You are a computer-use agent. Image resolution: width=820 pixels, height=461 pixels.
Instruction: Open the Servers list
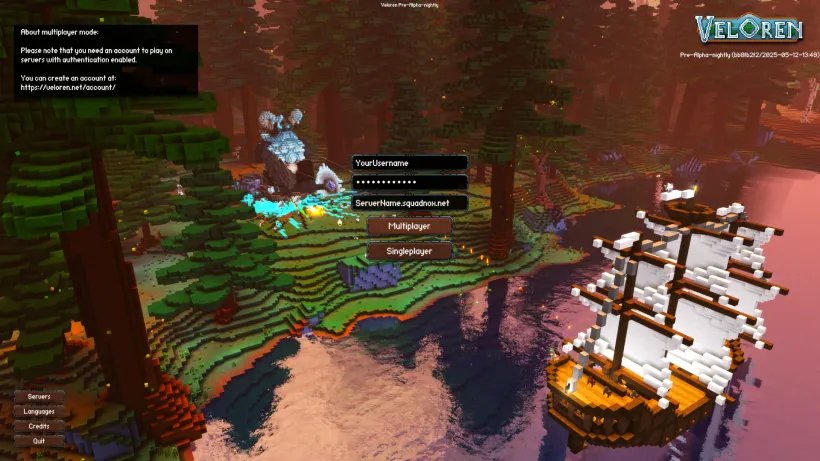[x=39, y=397]
